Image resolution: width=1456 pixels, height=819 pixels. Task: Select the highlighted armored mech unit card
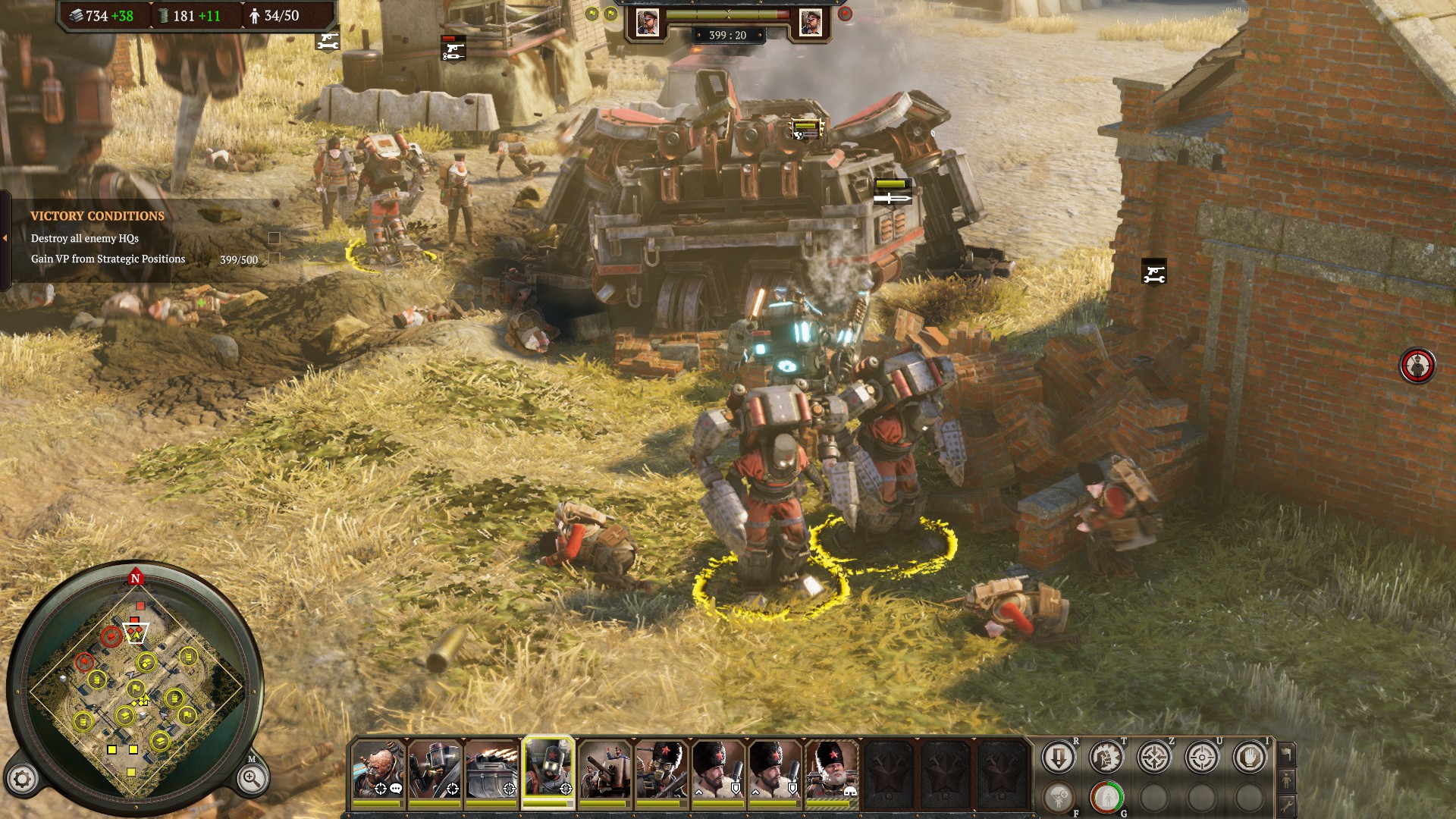click(x=548, y=770)
